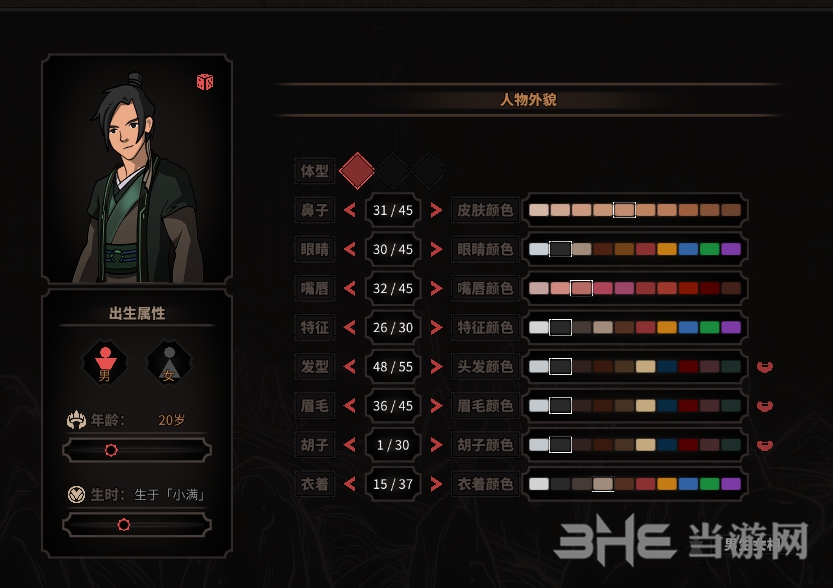Pick the white clothing color swatch
This screenshot has height=588, width=833.
pos(539,484)
